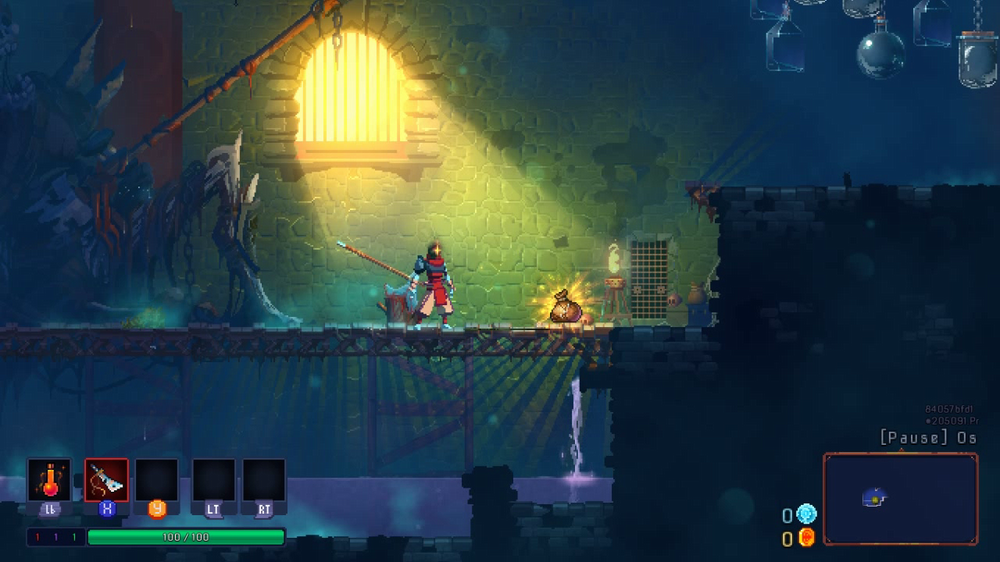Choose the equipped blade weapon slot

[106, 480]
